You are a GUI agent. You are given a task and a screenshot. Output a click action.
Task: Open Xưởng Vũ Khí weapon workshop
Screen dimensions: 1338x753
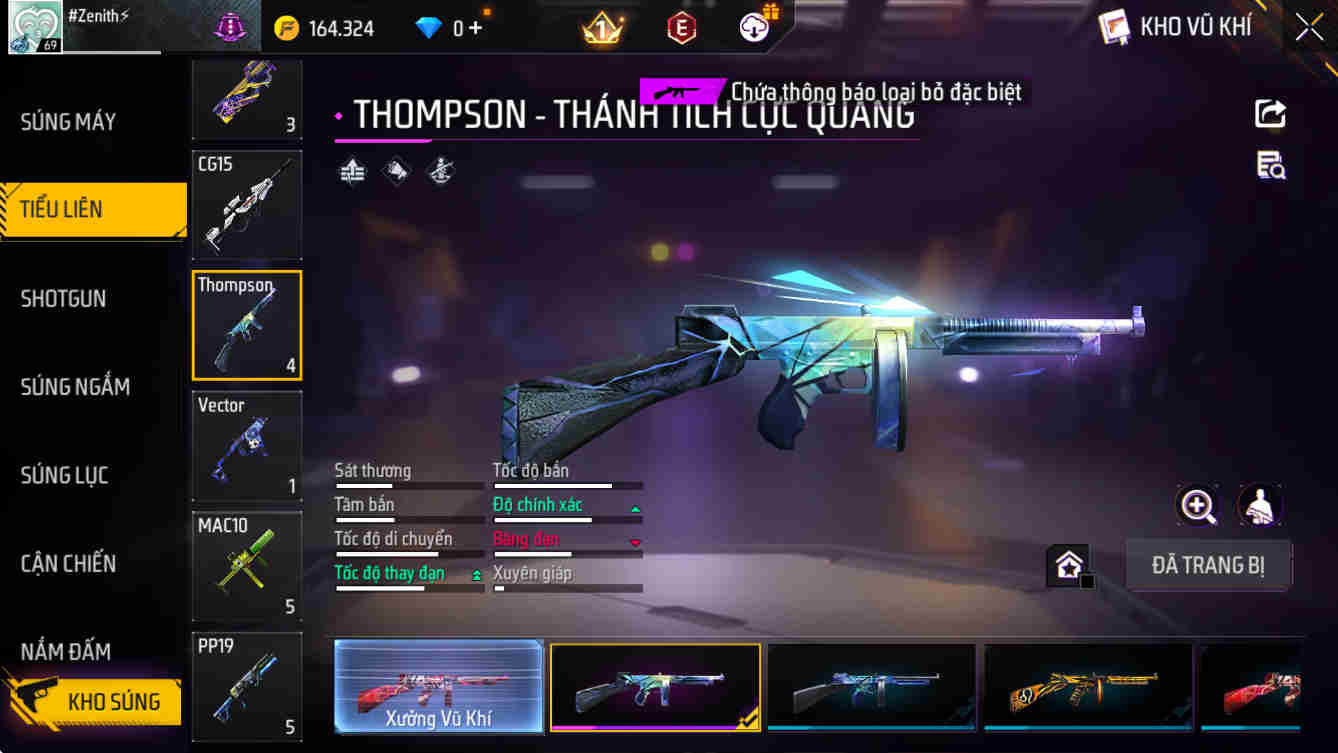click(437, 687)
